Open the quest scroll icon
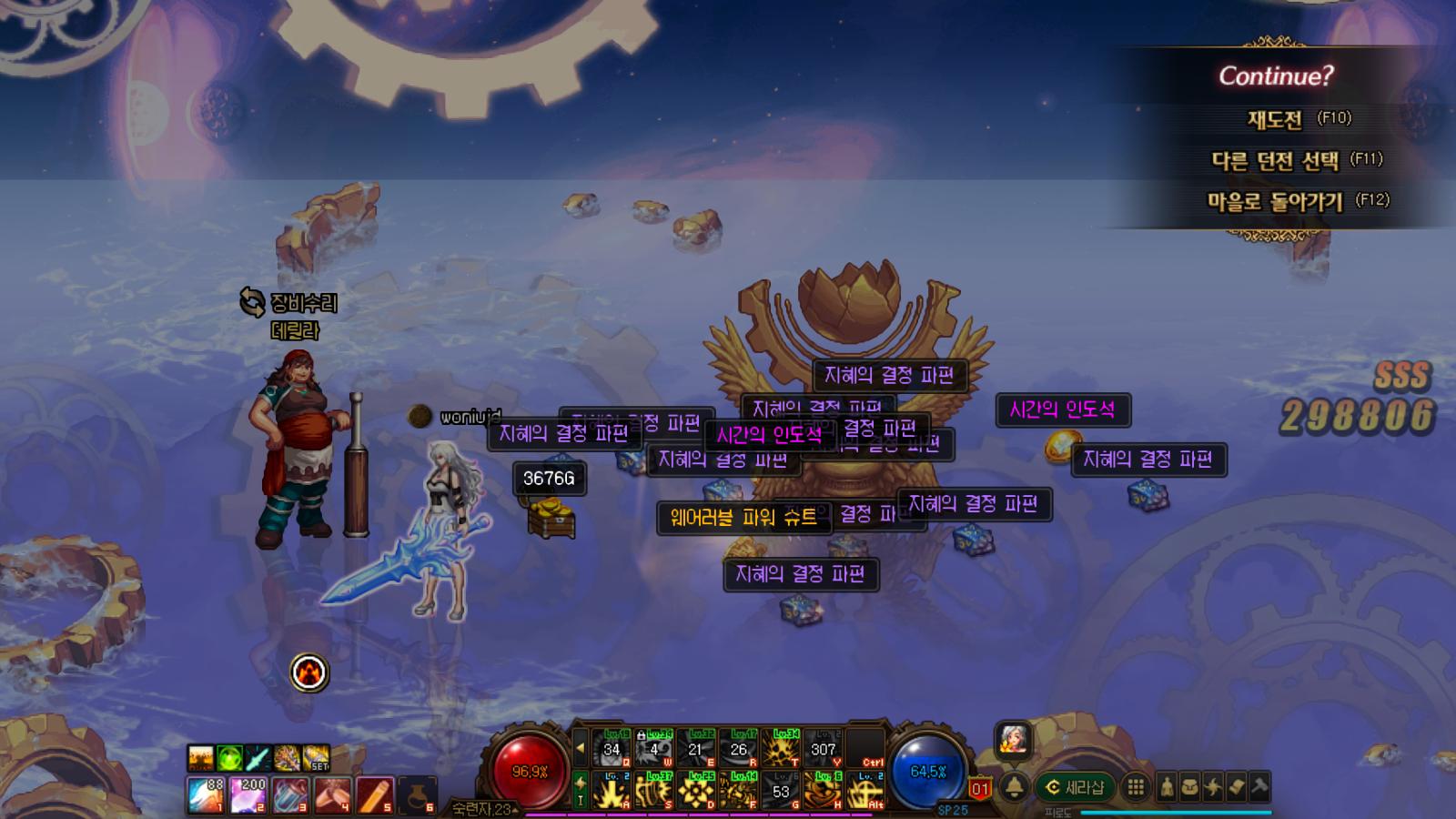Image resolution: width=1456 pixels, height=819 pixels. [1237, 787]
